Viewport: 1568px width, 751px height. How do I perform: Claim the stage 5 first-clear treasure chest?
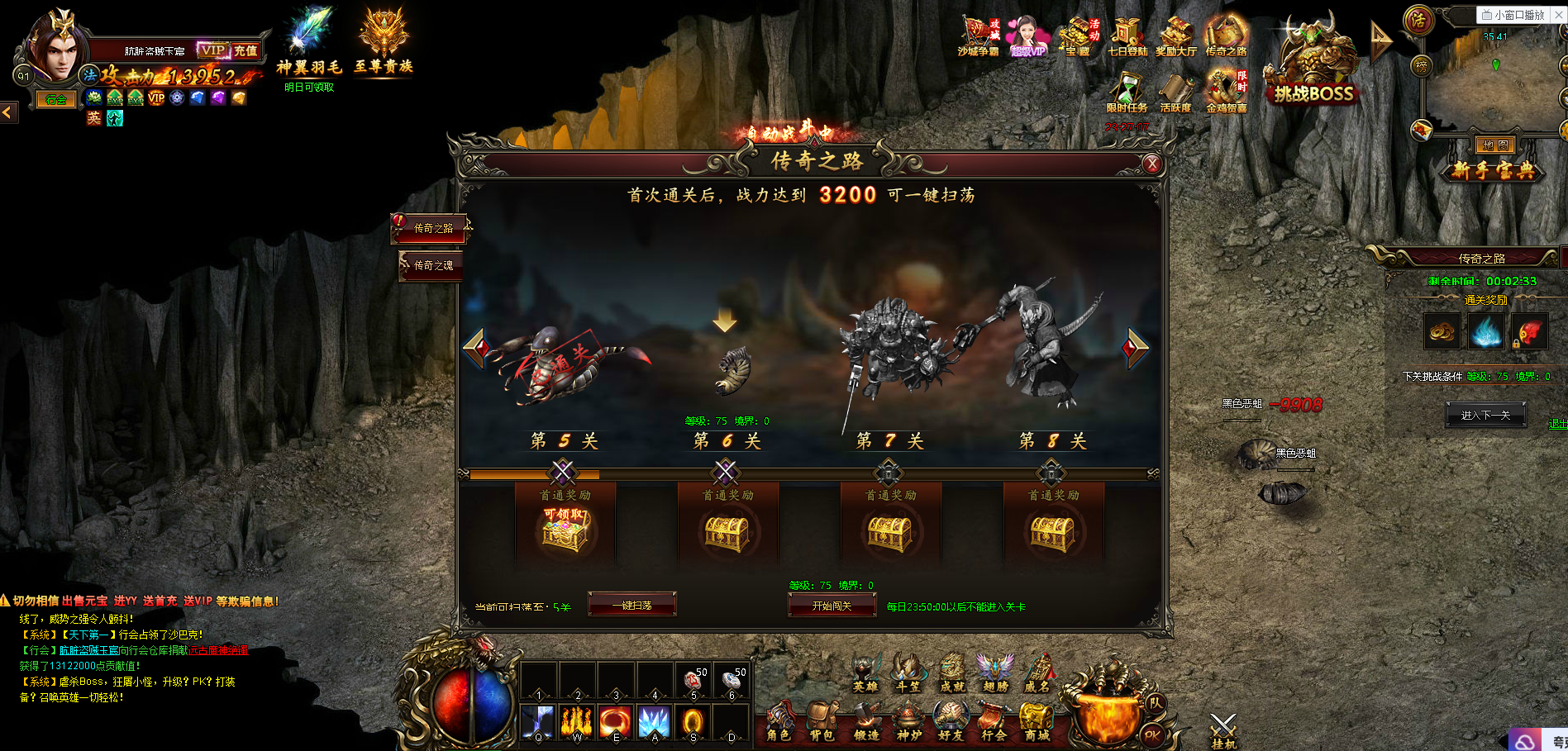[x=565, y=530]
